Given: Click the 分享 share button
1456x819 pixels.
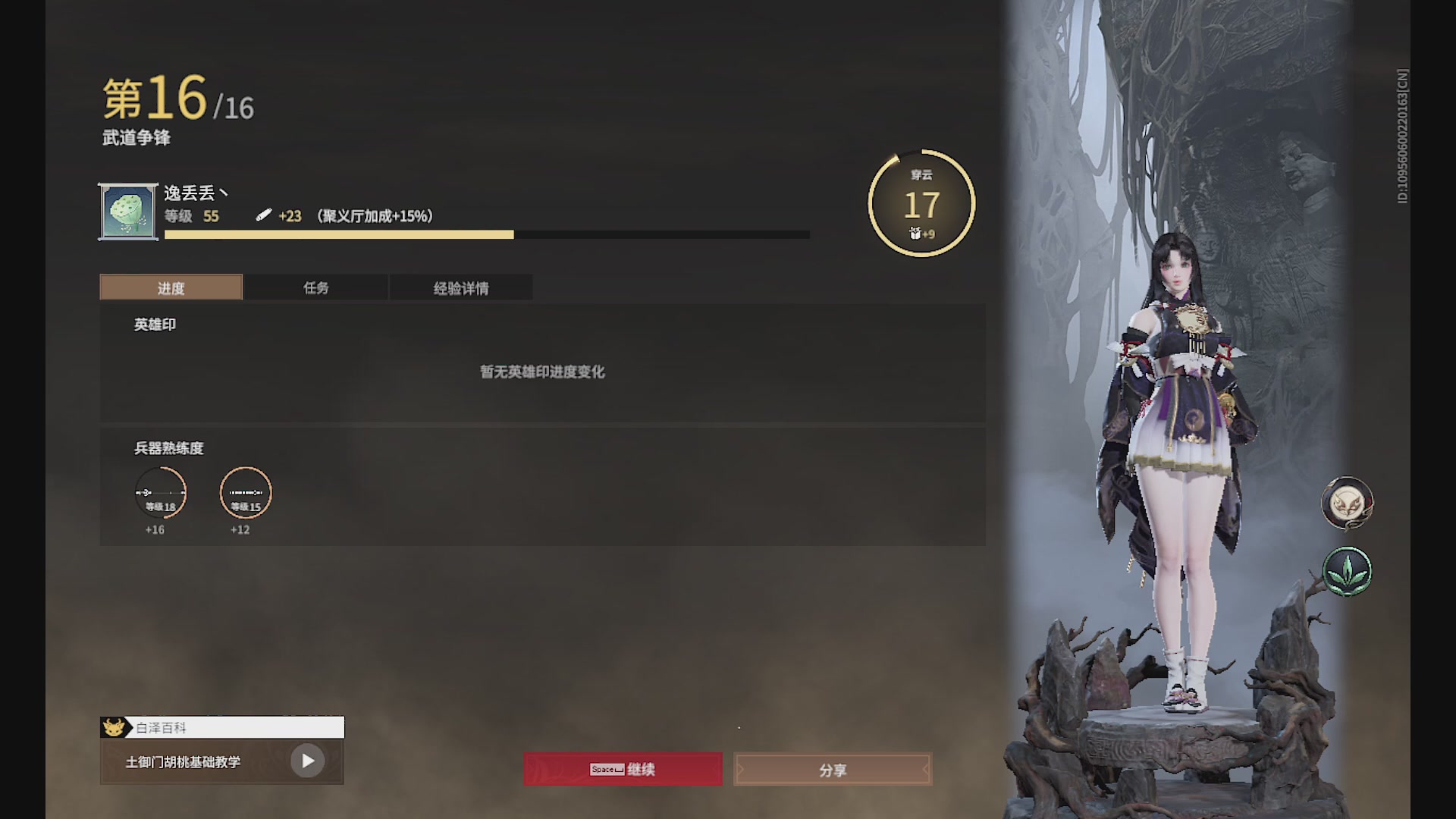Looking at the screenshot, I should [x=833, y=769].
